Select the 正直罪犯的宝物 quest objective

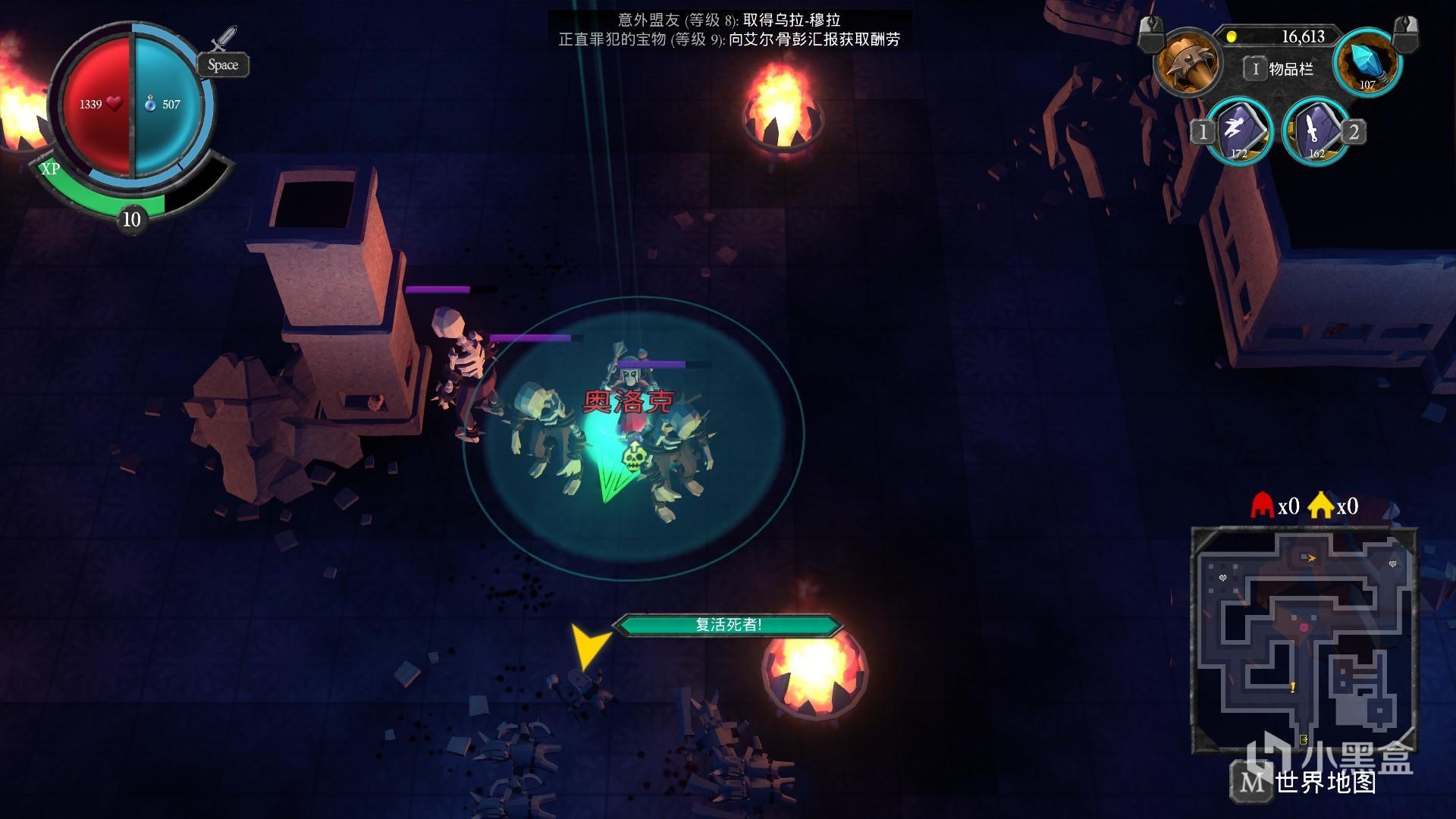point(729,39)
